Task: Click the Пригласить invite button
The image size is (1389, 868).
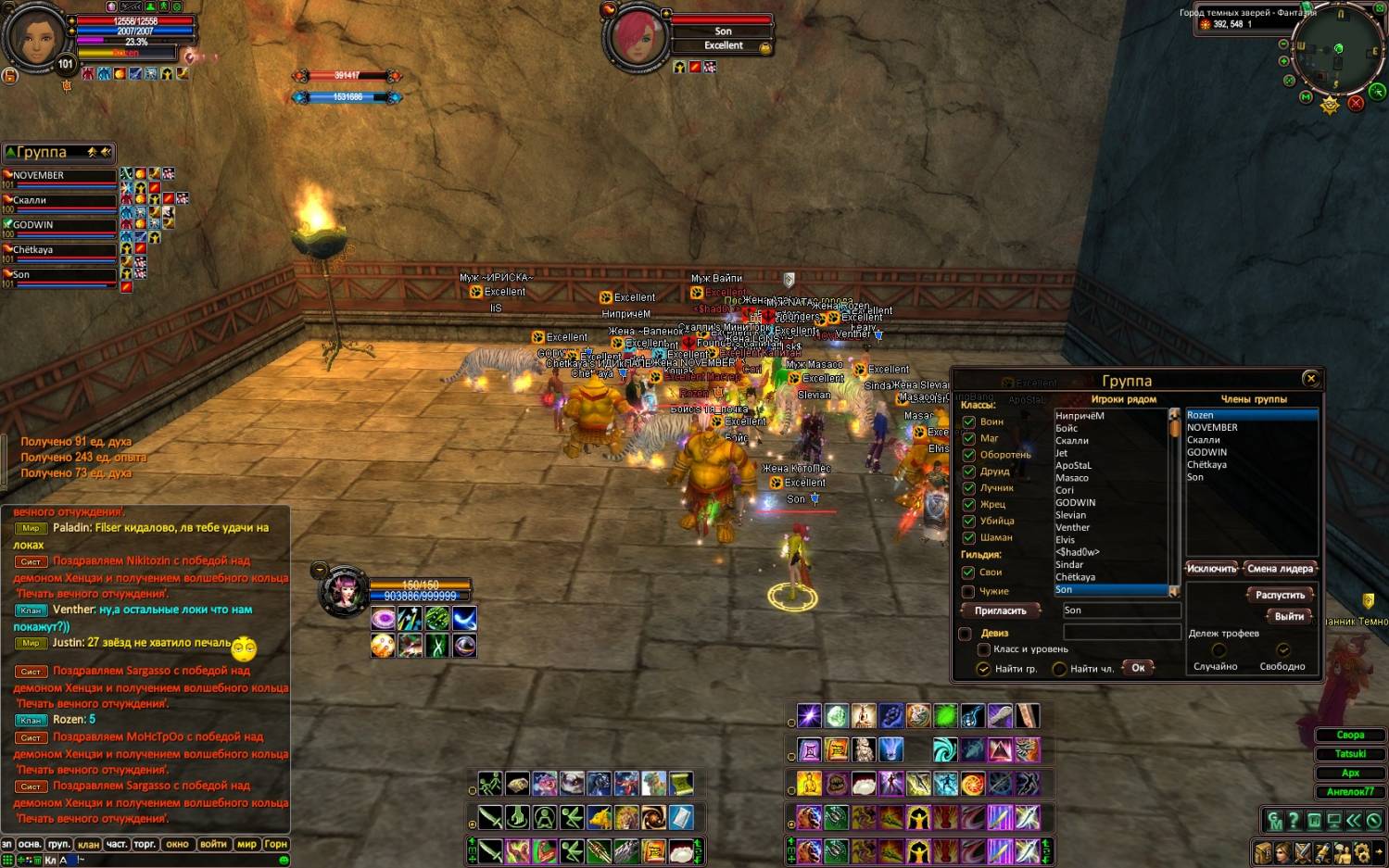Action: click(1001, 610)
